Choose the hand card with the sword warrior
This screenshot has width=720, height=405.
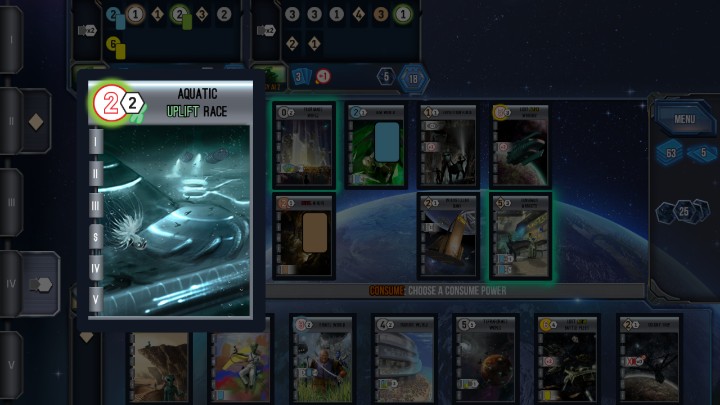320,360
